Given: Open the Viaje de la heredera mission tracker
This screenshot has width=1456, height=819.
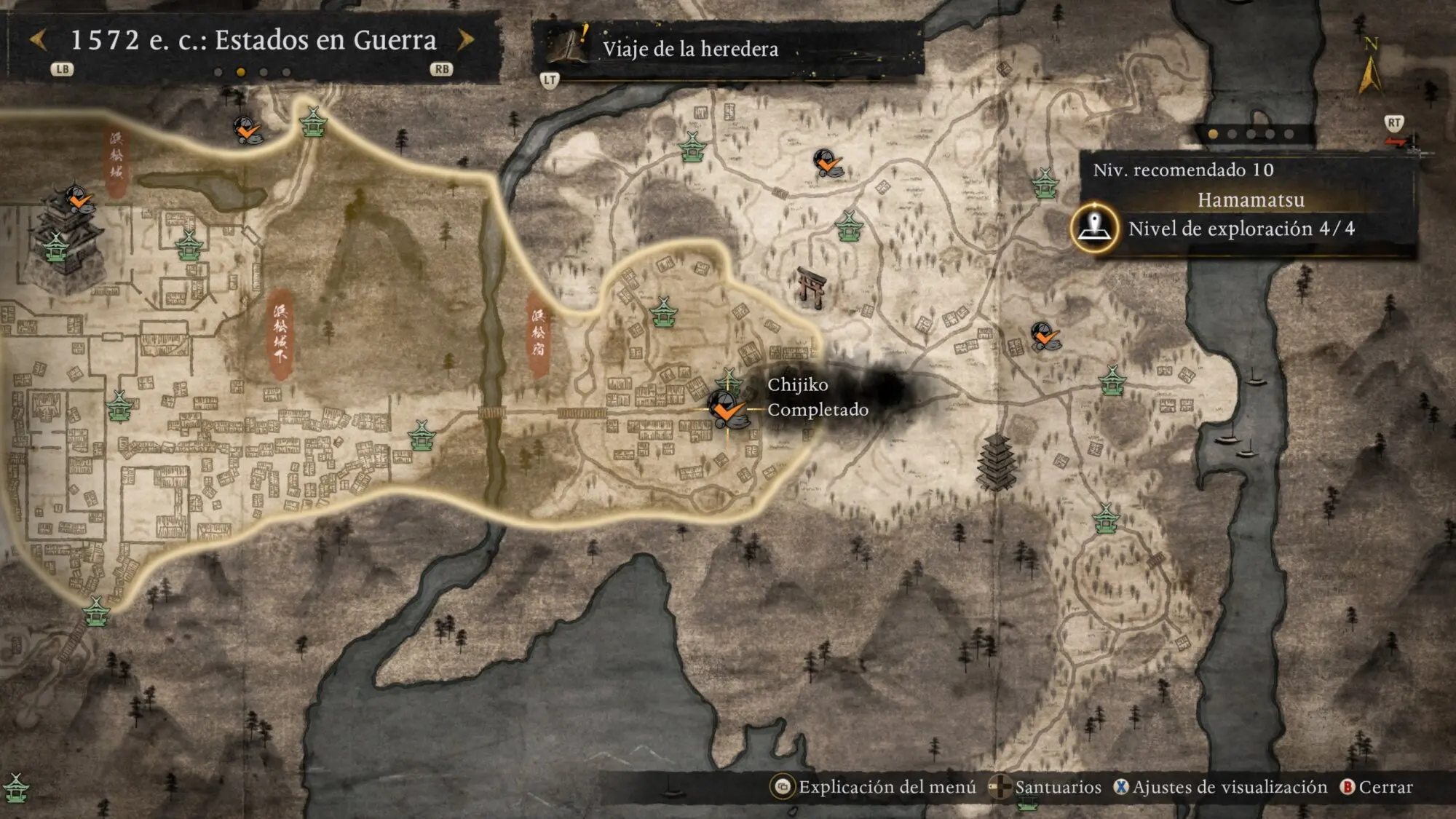Looking at the screenshot, I should 689,49.
